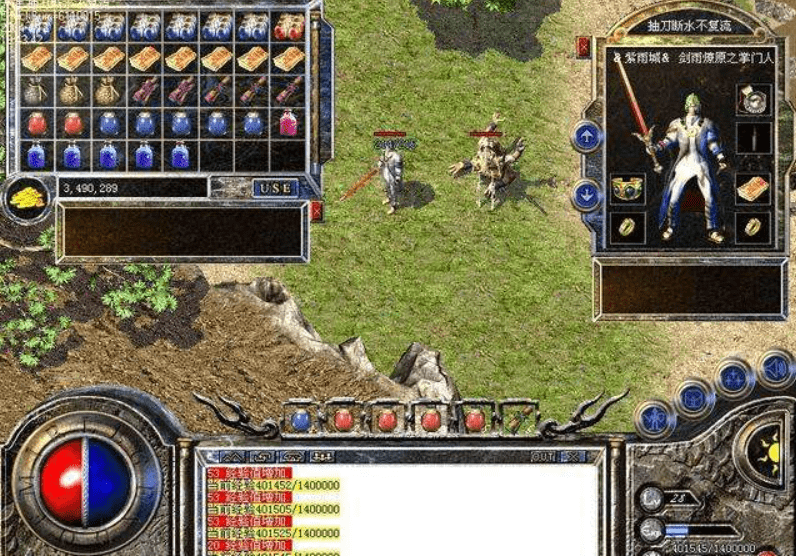796x557 pixels.
Task: Click the up arrow on character panel
Action: [586, 136]
